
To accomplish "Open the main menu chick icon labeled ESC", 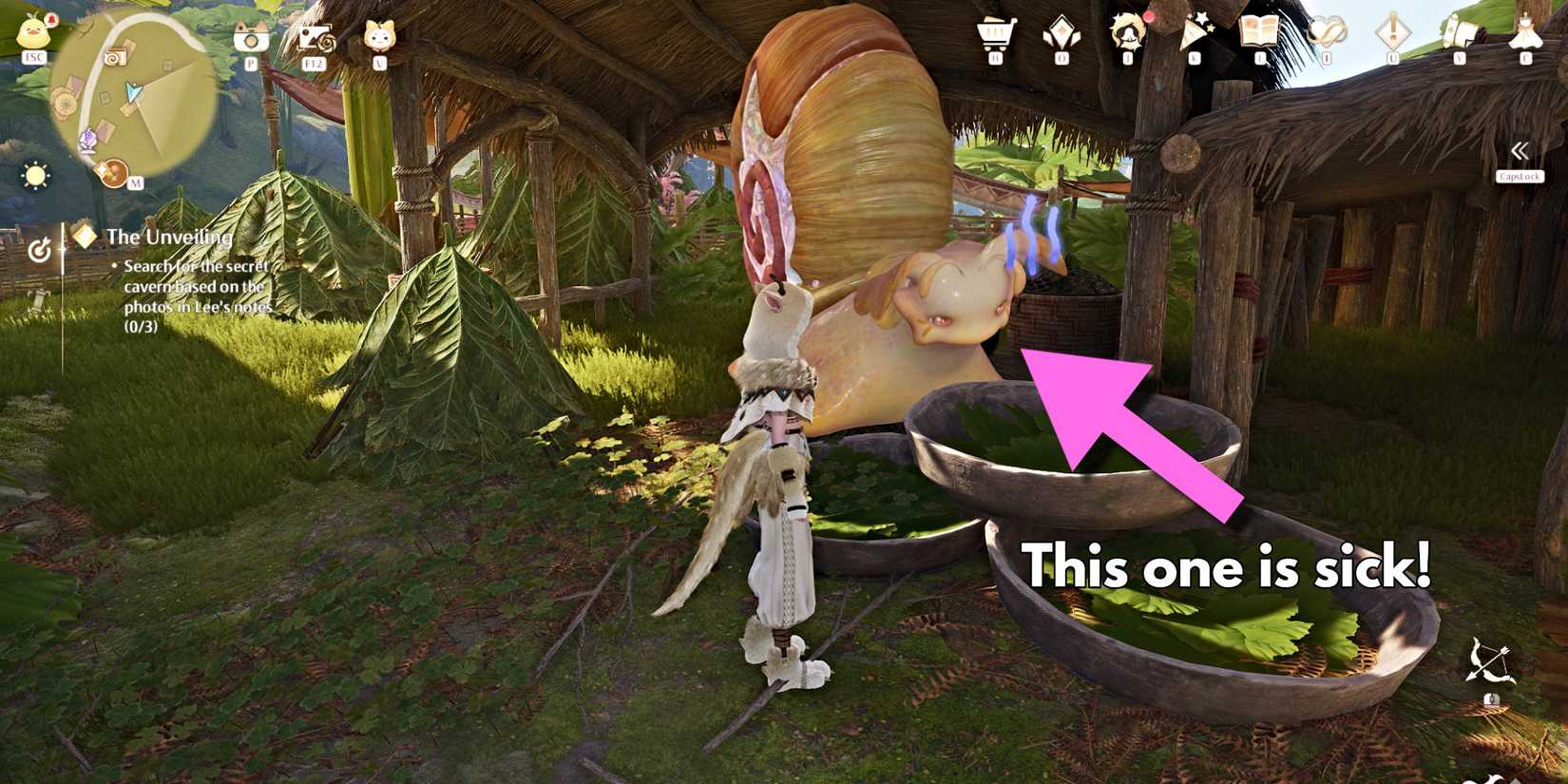I will tap(36, 33).
